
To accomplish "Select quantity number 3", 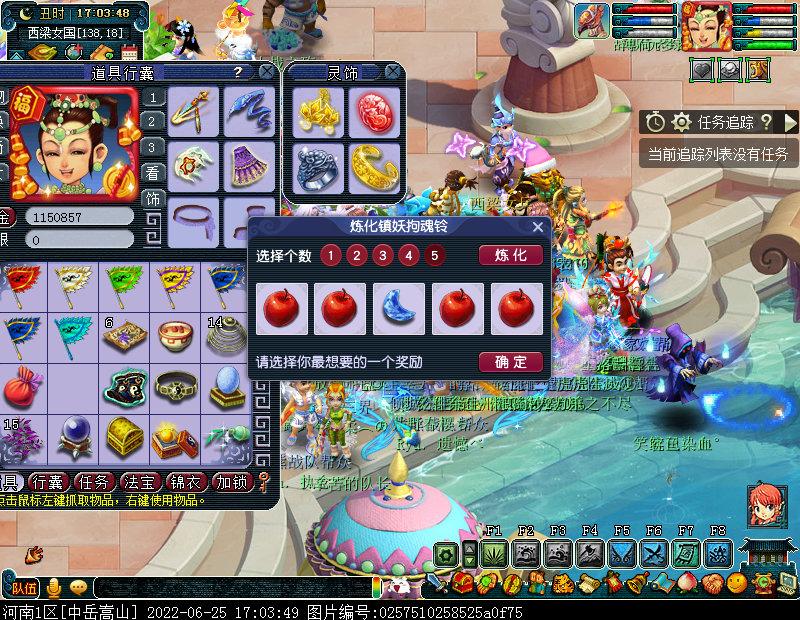I will click(382, 255).
